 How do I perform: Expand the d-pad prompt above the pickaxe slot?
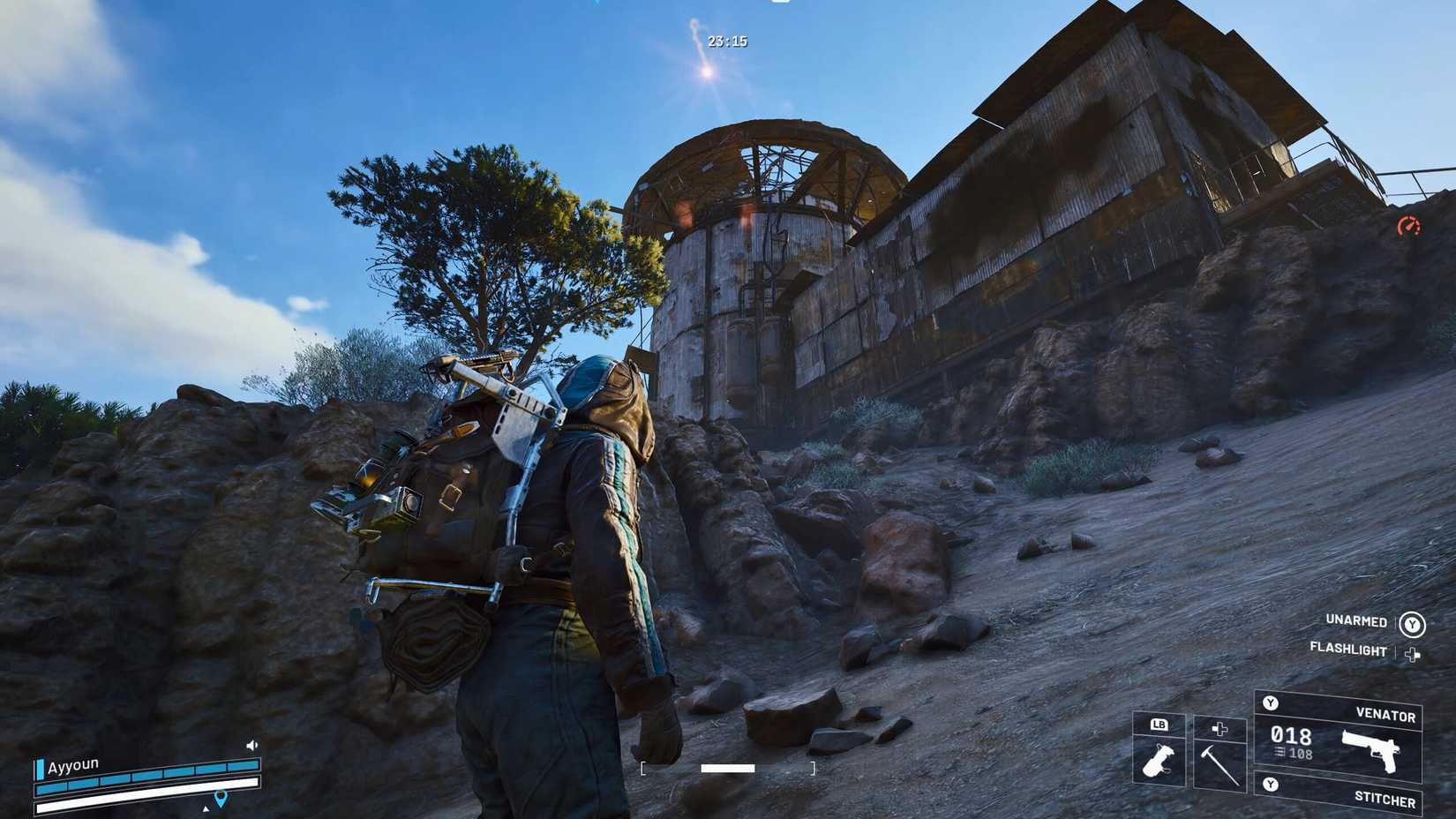point(1220,728)
